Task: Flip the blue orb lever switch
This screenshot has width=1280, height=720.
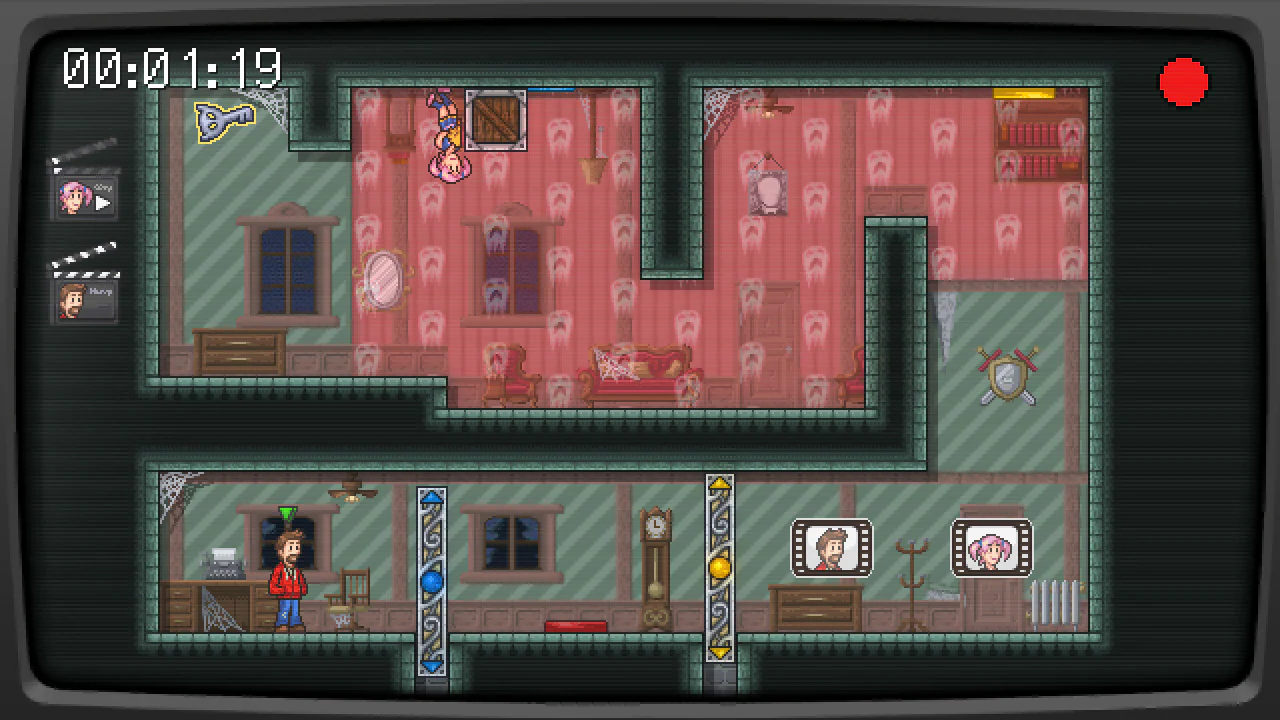Action: [x=430, y=580]
